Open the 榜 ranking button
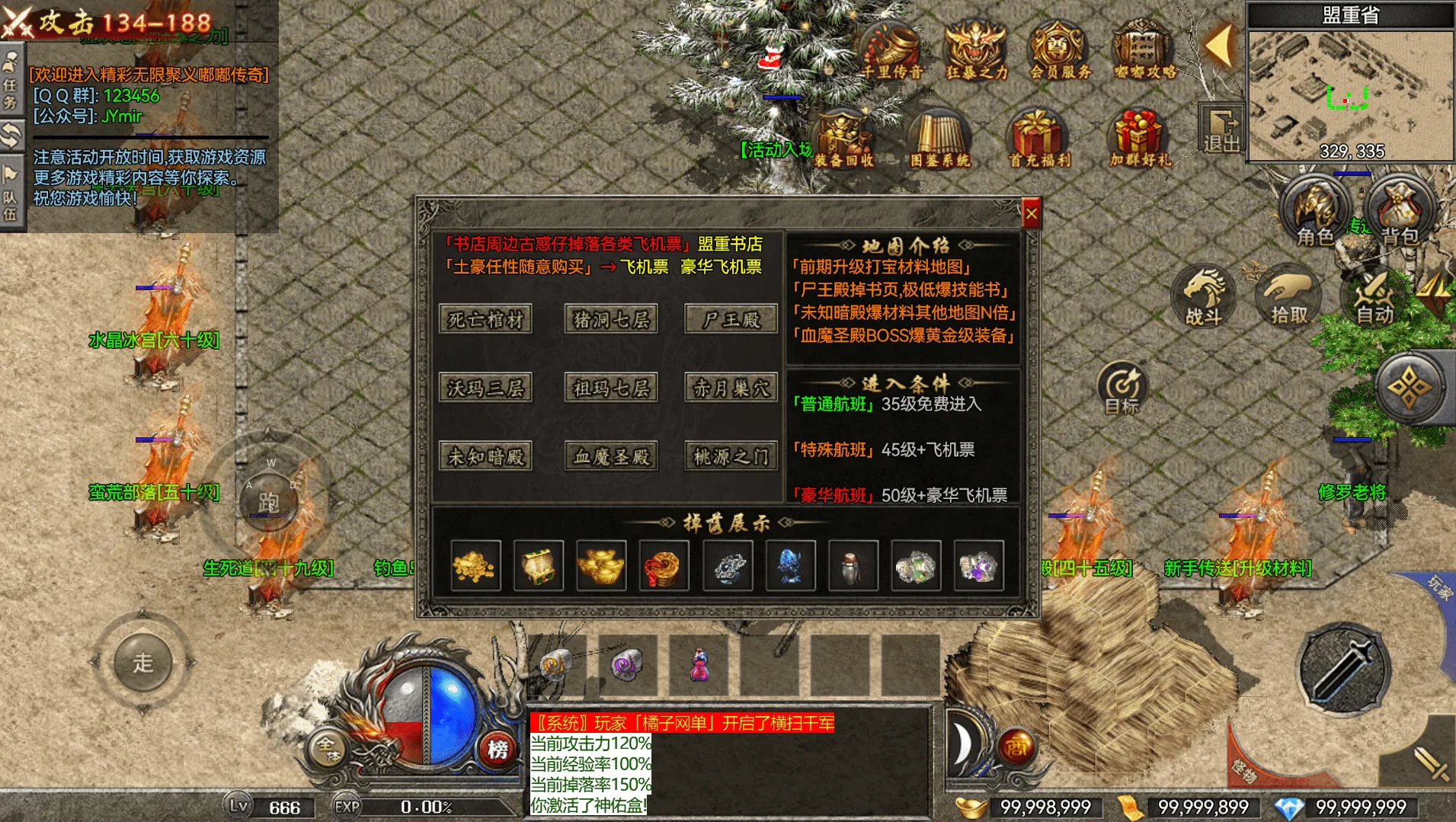1456x822 pixels. (x=498, y=750)
